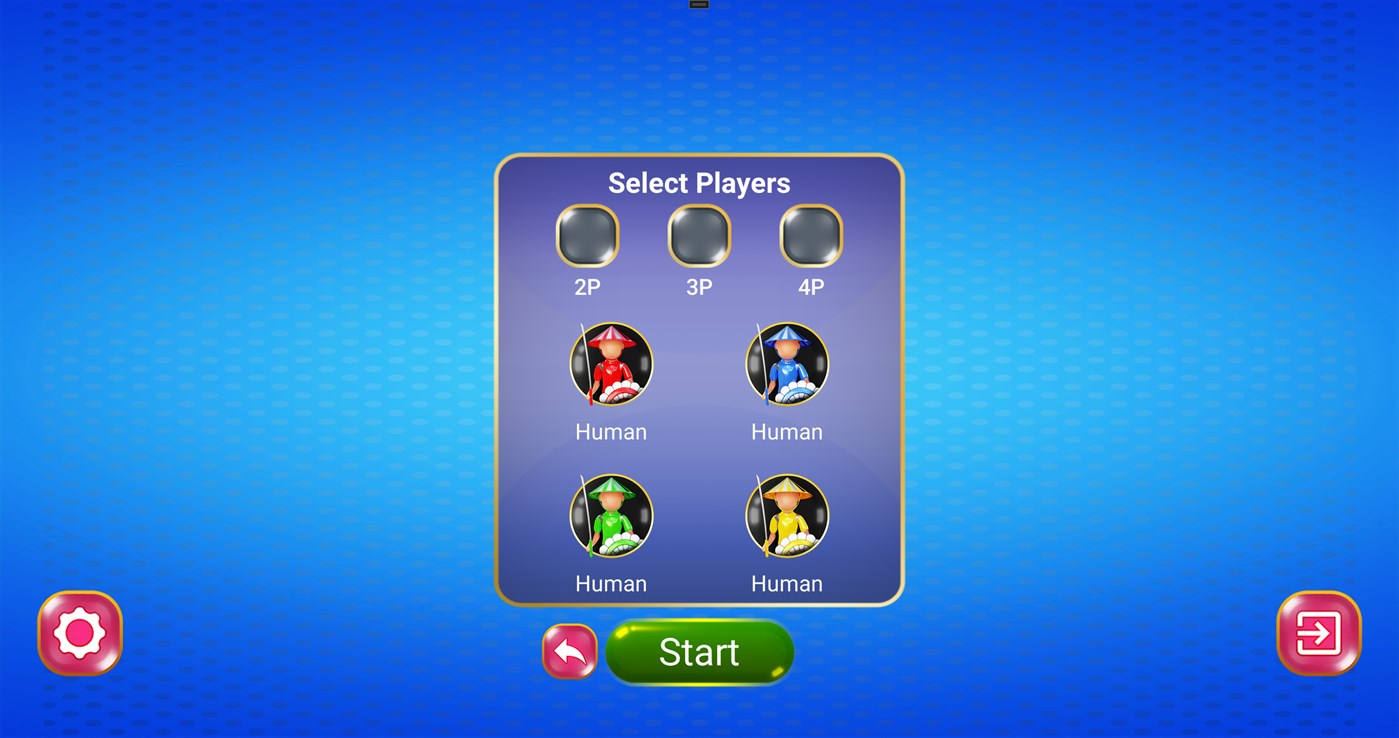Click the 4P label text
Screen dimensions: 1399x738
coord(810,287)
